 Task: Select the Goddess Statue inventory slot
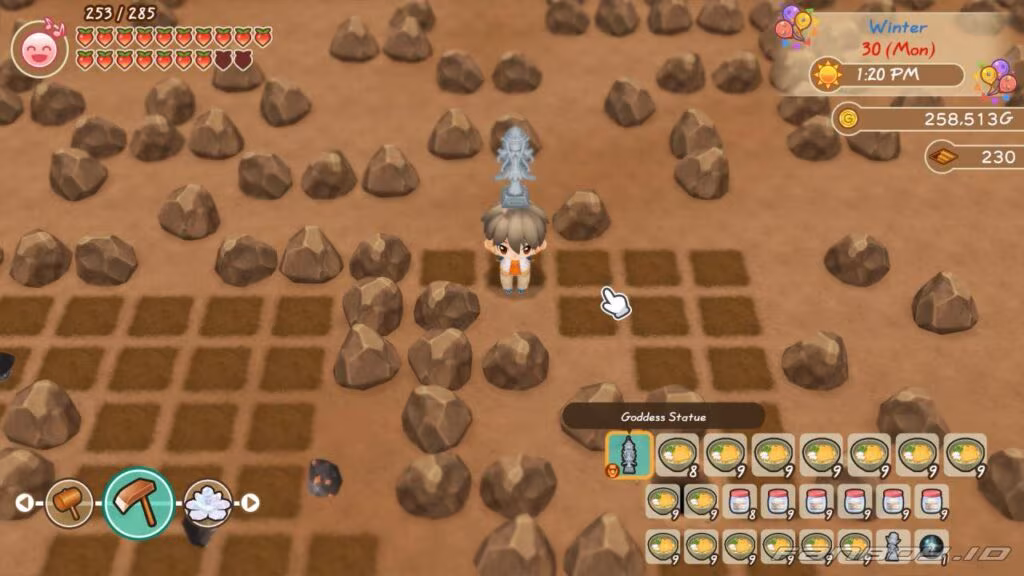pos(629,455)
